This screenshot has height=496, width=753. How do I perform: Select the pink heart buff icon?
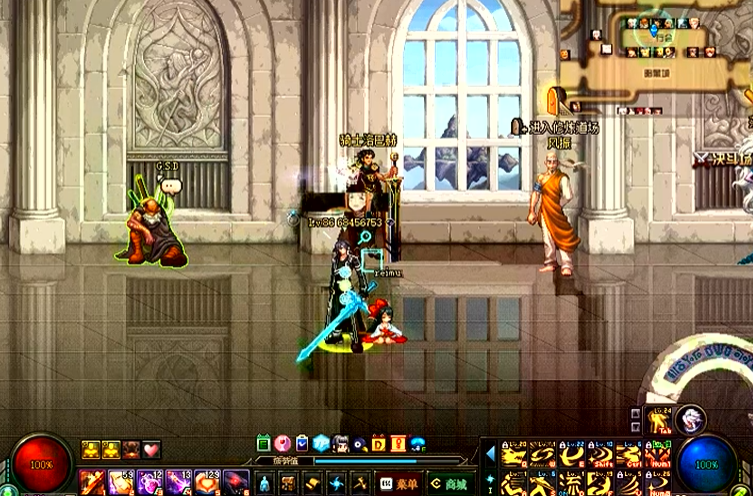click(x=151, y=450)
